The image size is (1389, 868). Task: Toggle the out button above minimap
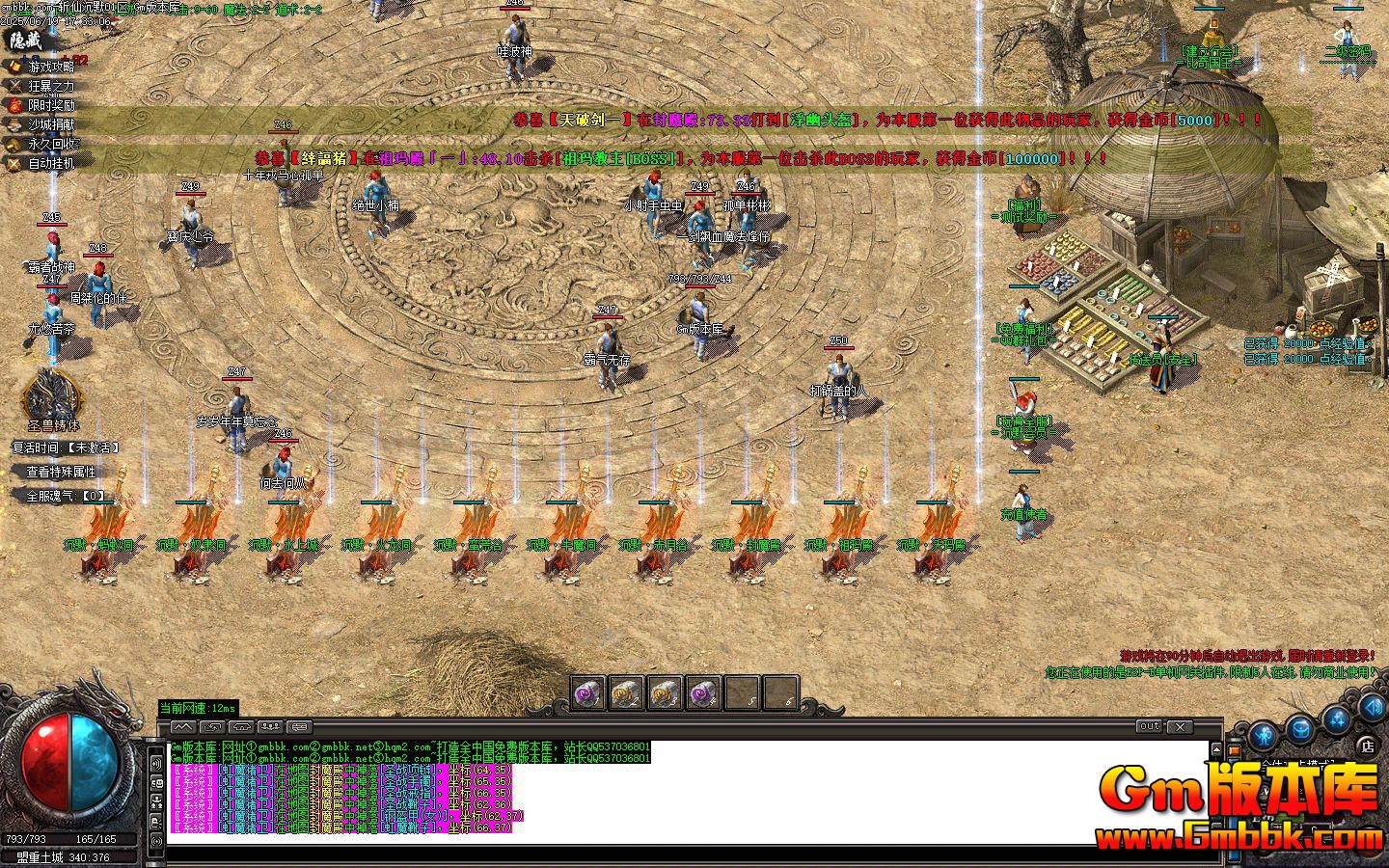pyautogui.click(x=1150, y=726)
